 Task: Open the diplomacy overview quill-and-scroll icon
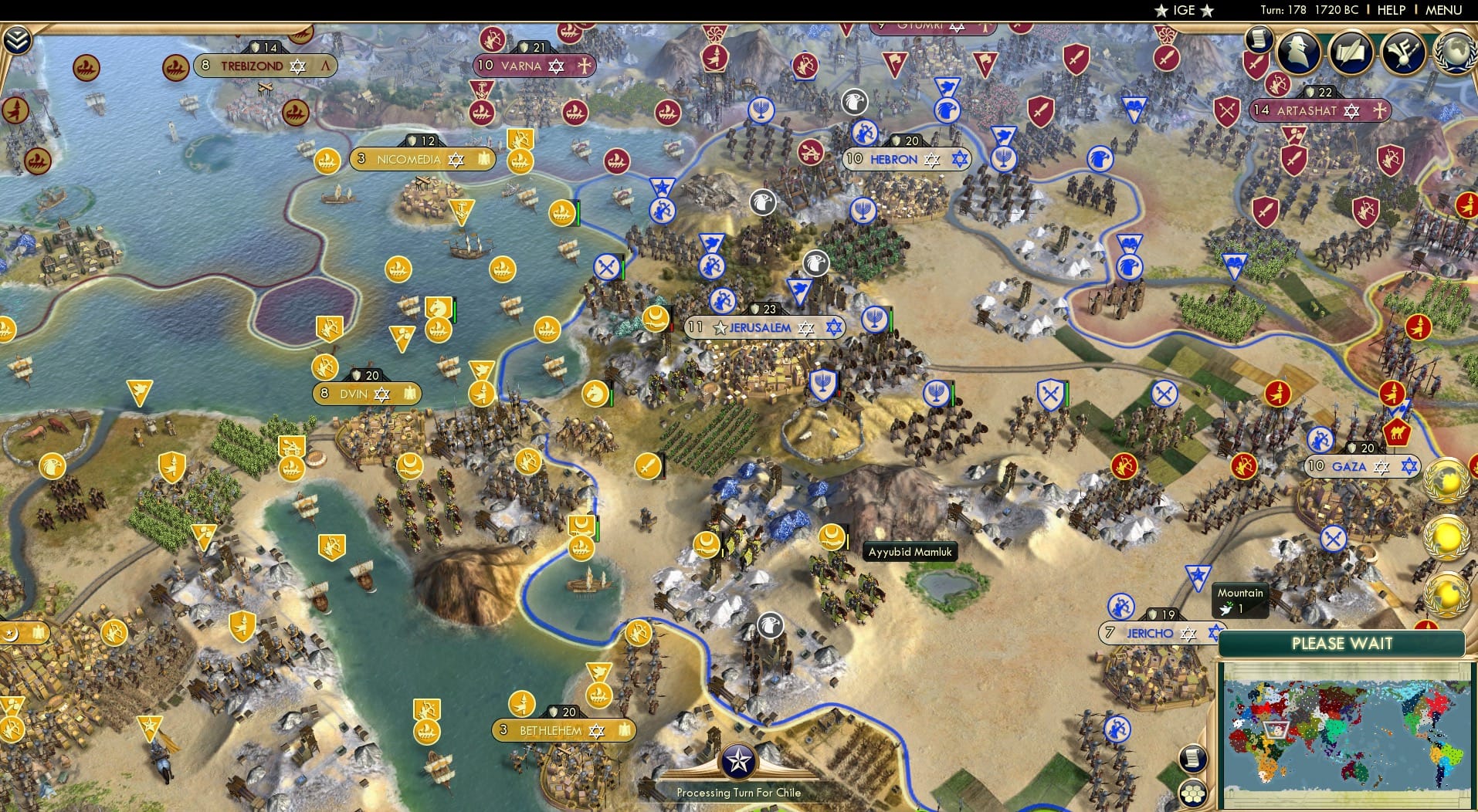1350,52
